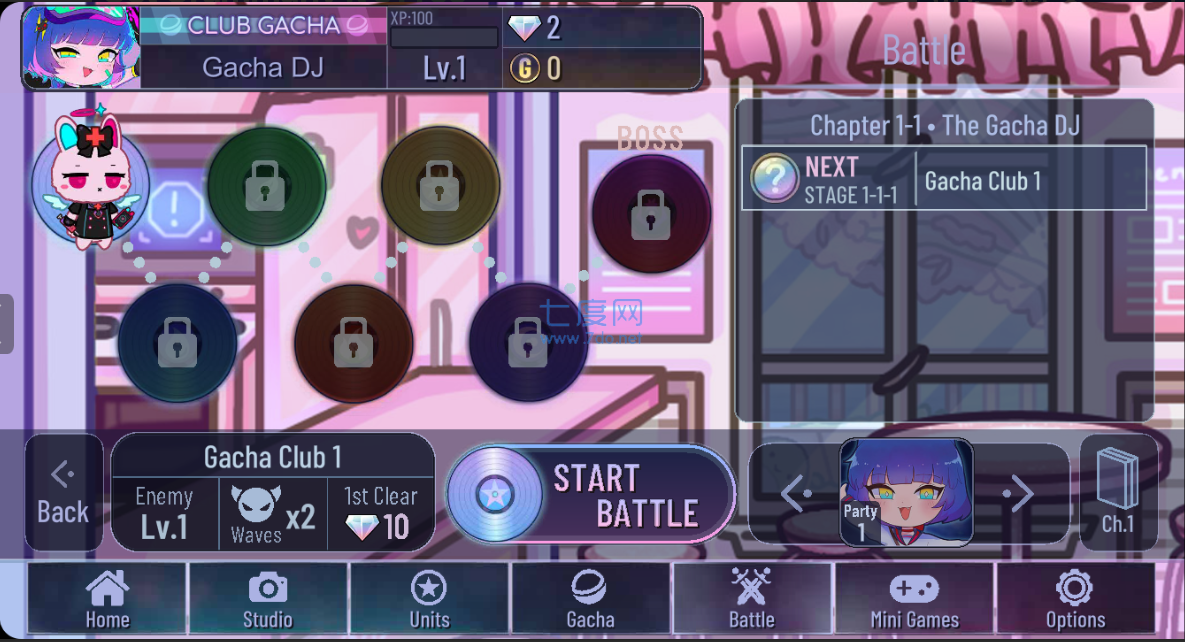Go to the Gacha tab
Image resolution: width=1185 pixels, height=642 pixels.
click(x=590, y=598)
